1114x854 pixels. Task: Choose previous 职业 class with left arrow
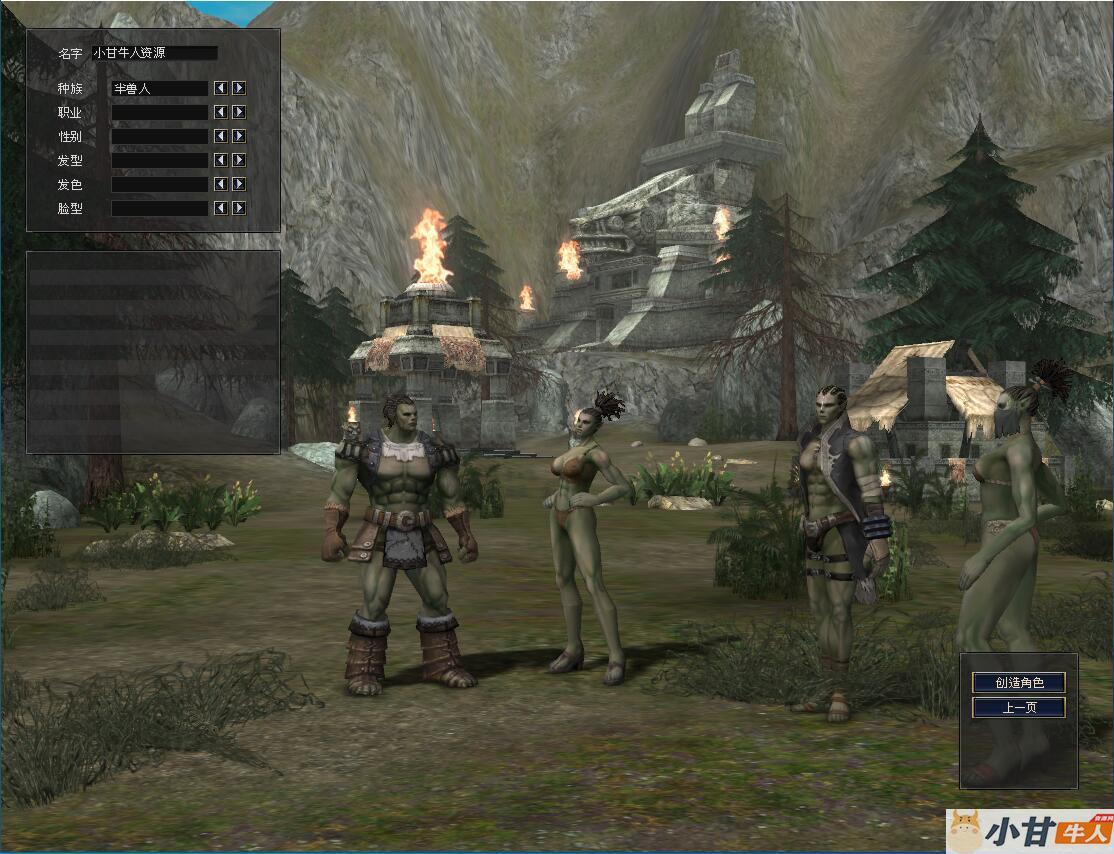click(x=221, y=112)
